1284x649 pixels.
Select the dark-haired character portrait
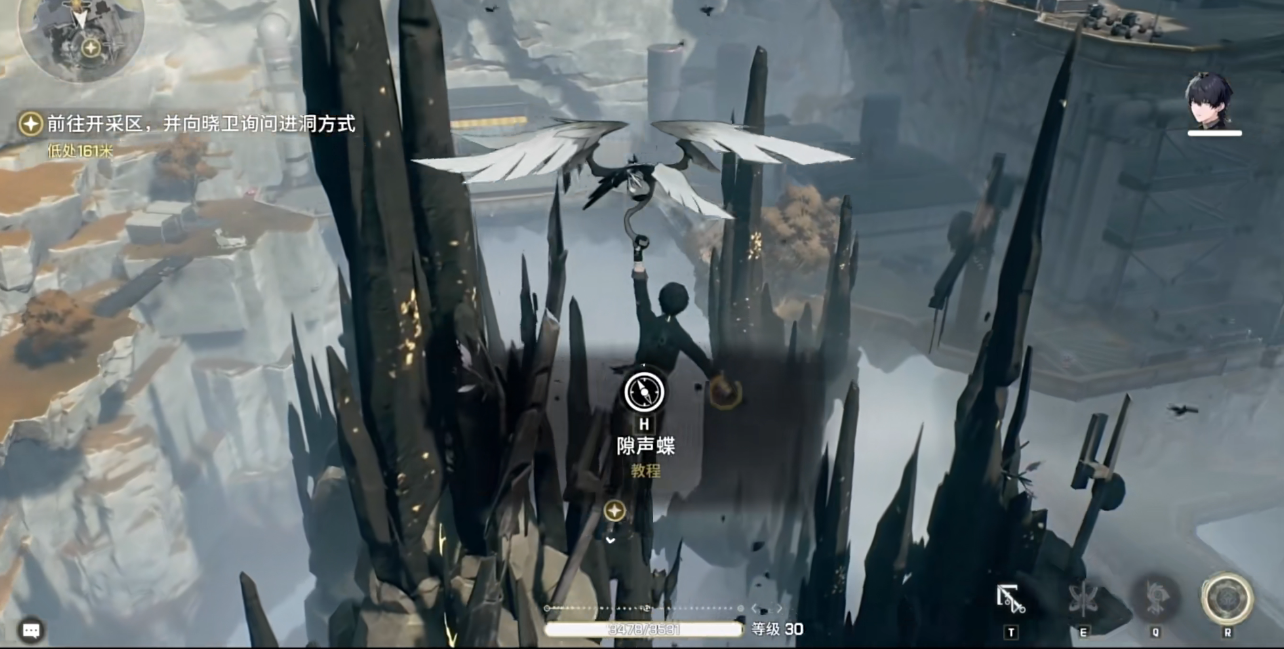click(1213, 101)
